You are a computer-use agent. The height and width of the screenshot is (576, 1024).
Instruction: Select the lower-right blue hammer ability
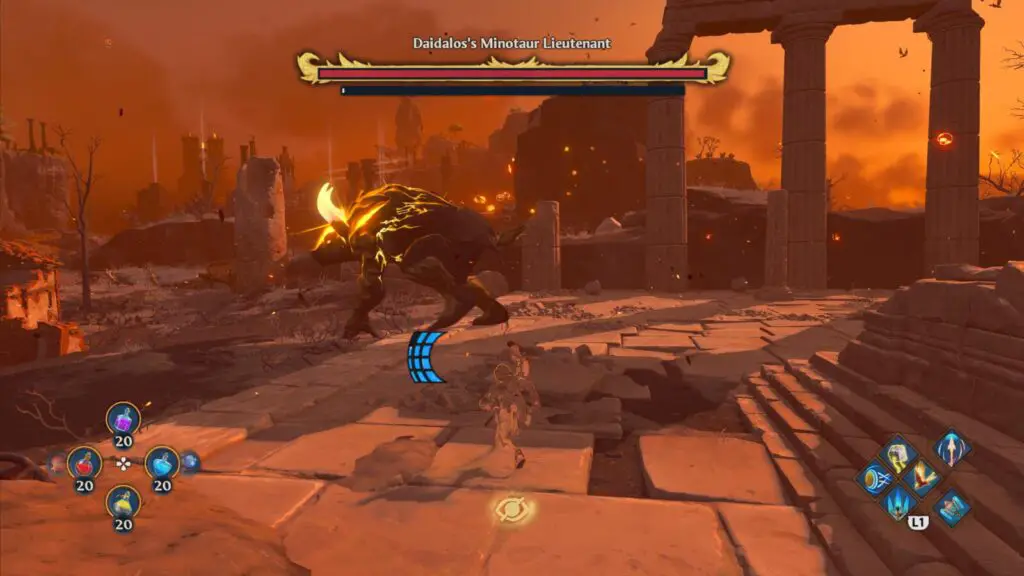click(951, 506)
